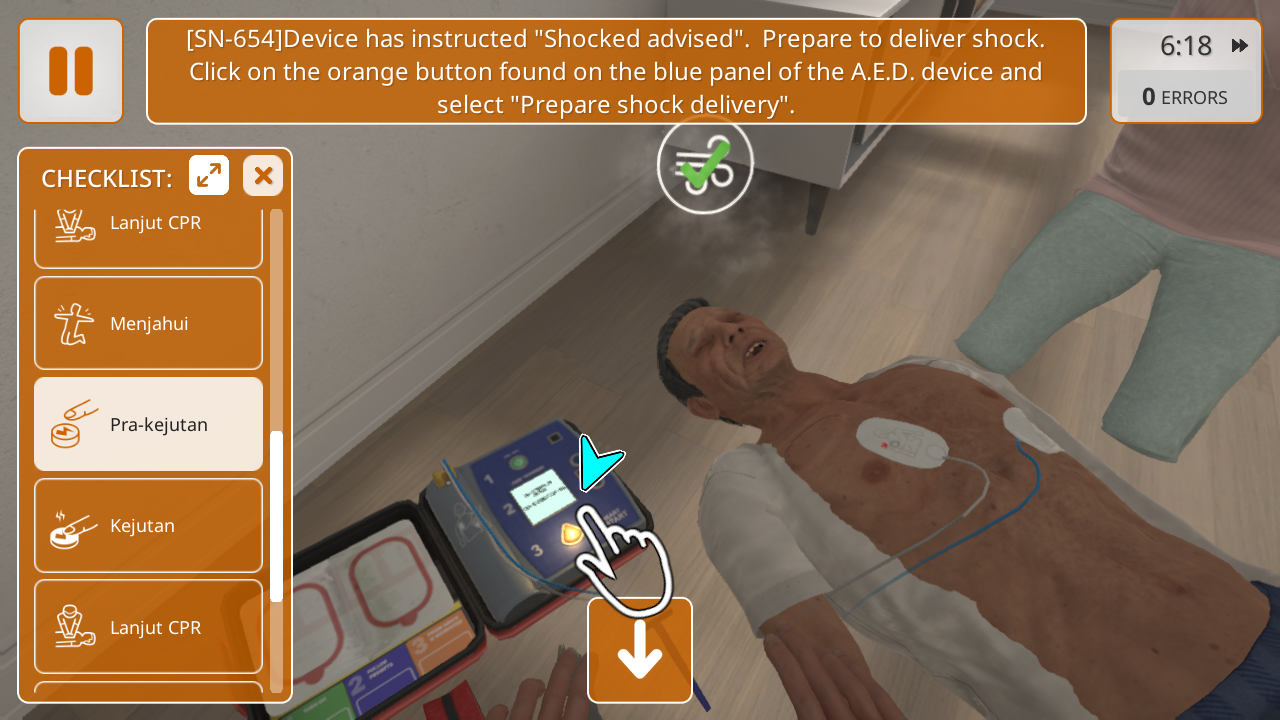Choose the Pra-kejutan checklist step

(148, 424)
